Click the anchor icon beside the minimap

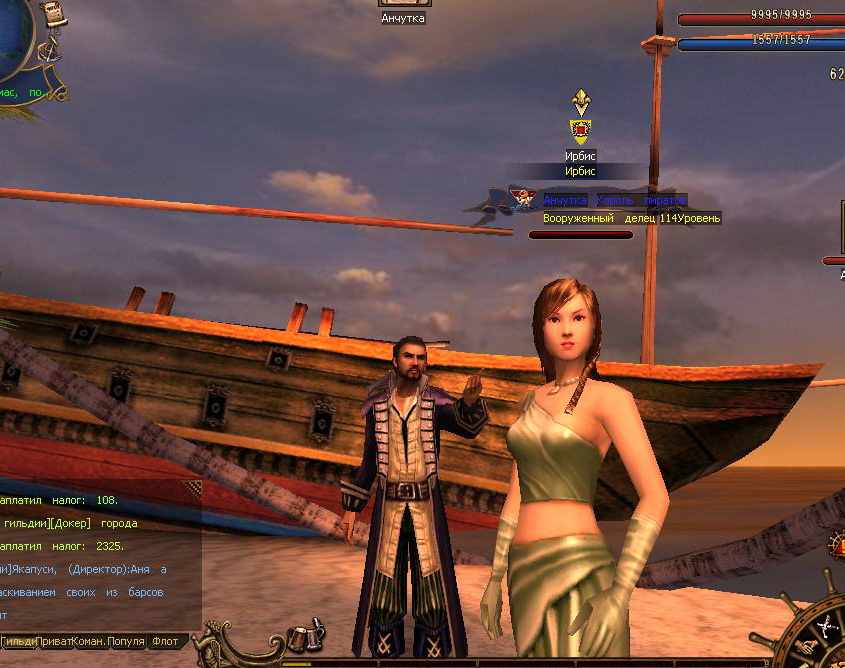pos(50,52)
